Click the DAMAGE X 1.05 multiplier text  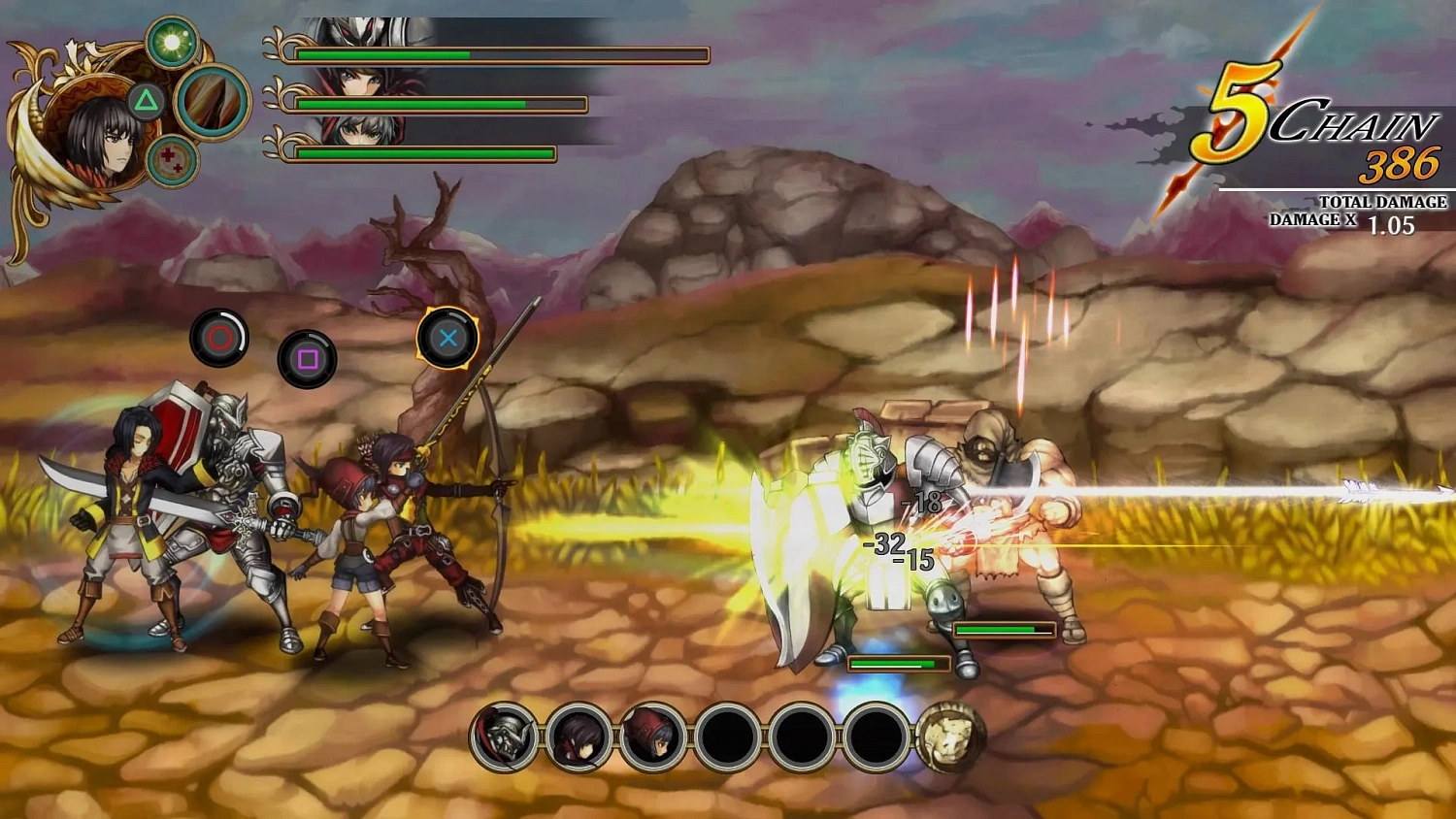click(1344, 221)
